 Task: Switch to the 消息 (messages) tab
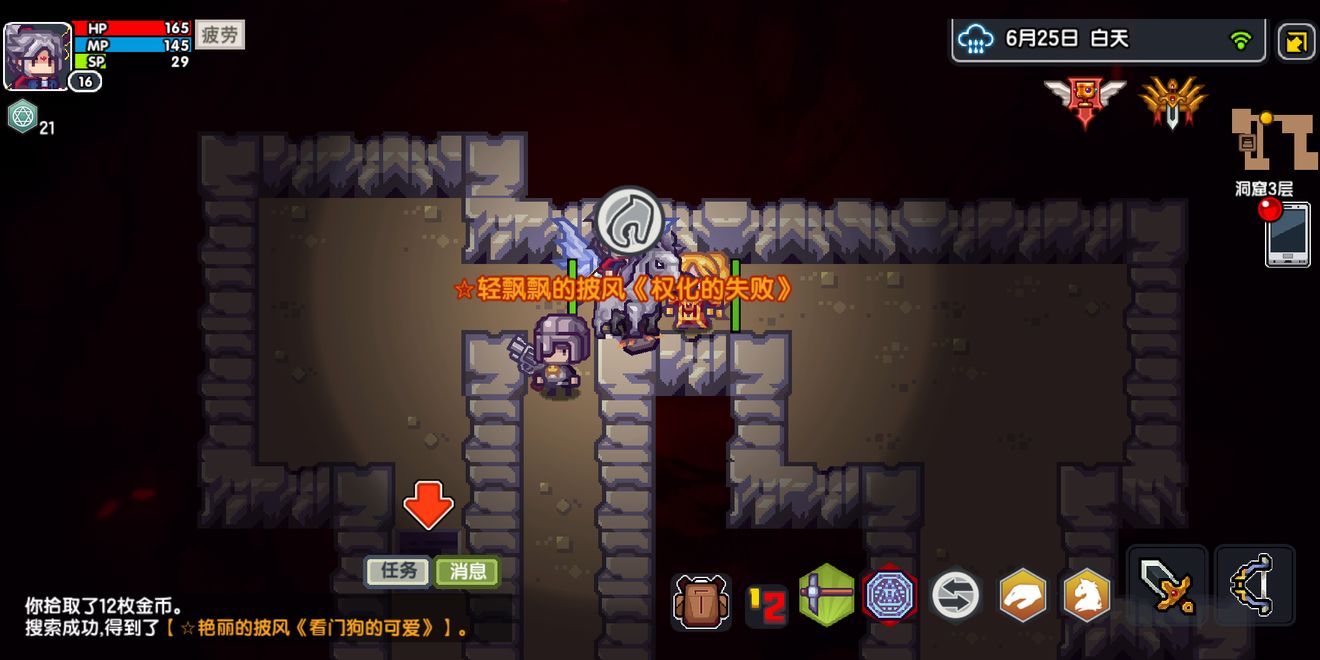pos(467,571)
